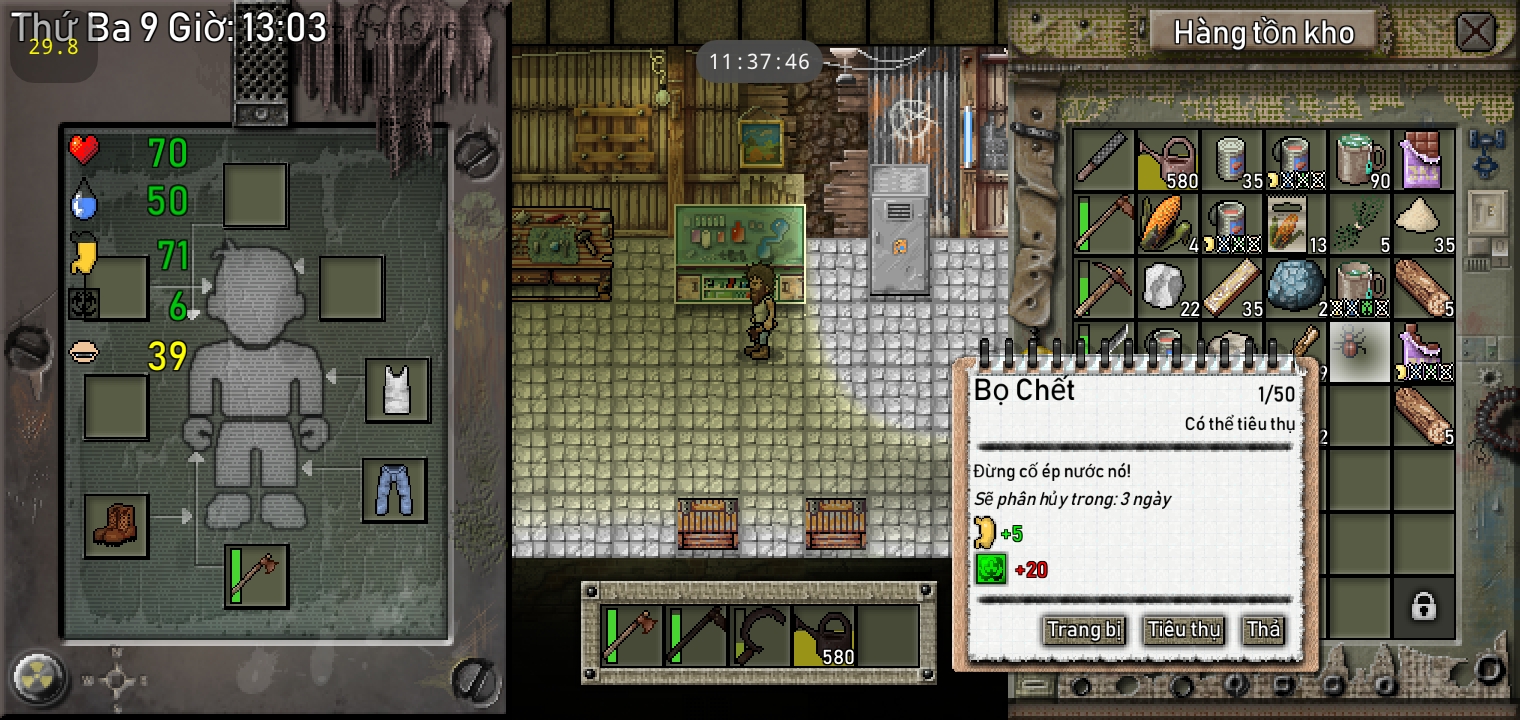Choose the sickle hotbar slot
Screen dimensions: 1520x720
pyautogui.click(x=759, y=635)
